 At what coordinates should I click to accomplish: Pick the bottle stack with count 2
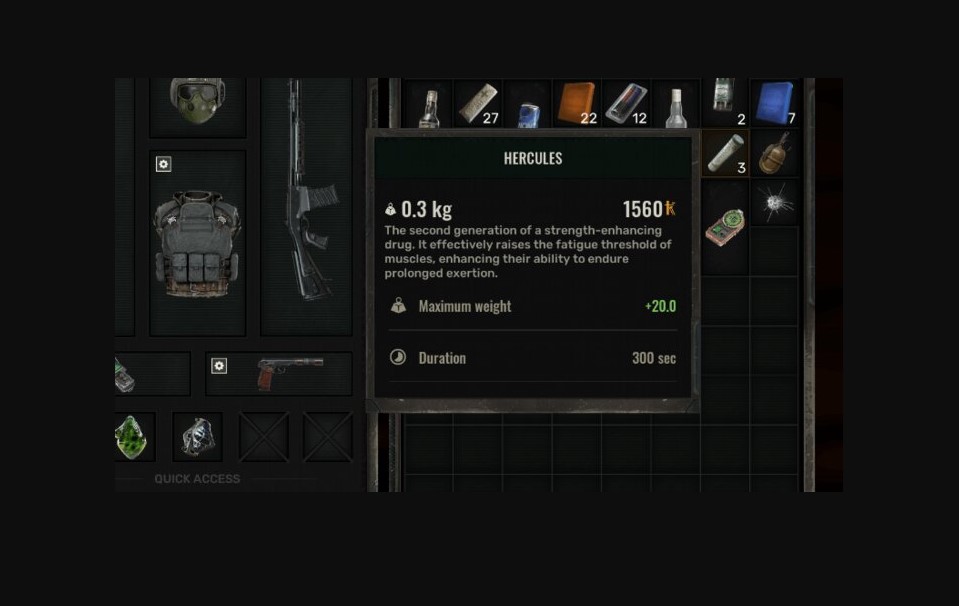[x=725, y=102]
